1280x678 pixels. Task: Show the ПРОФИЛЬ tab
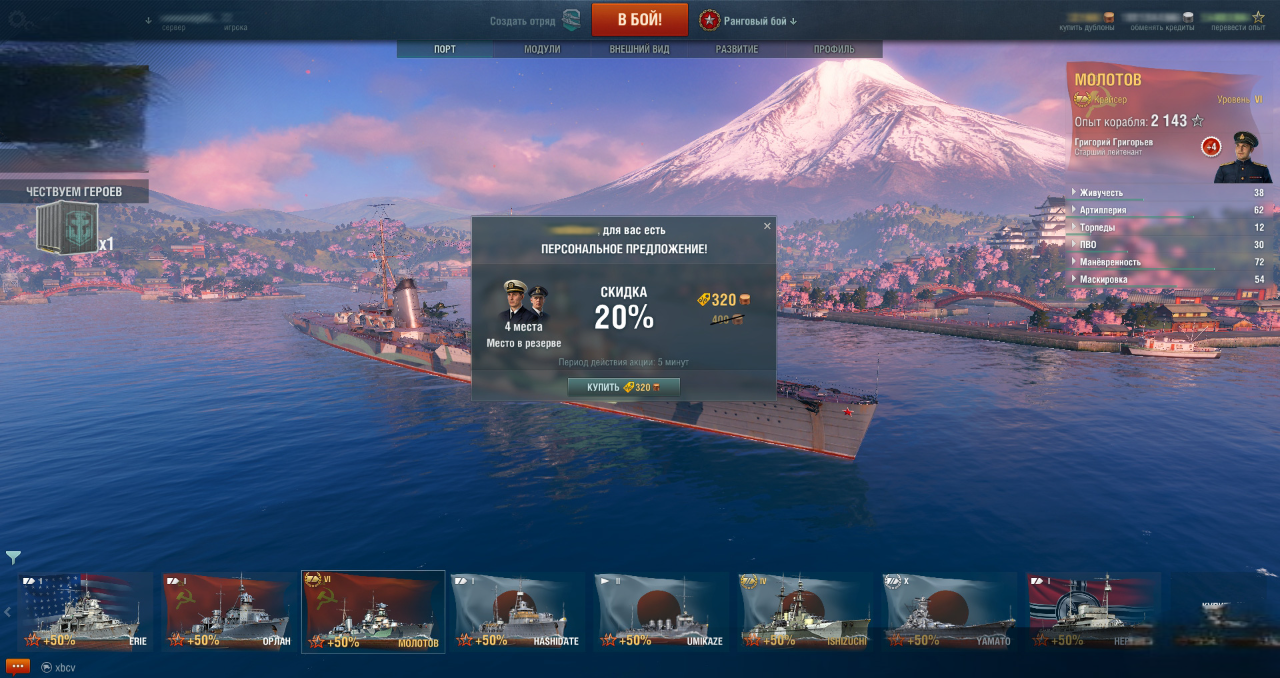click(833, 49)
